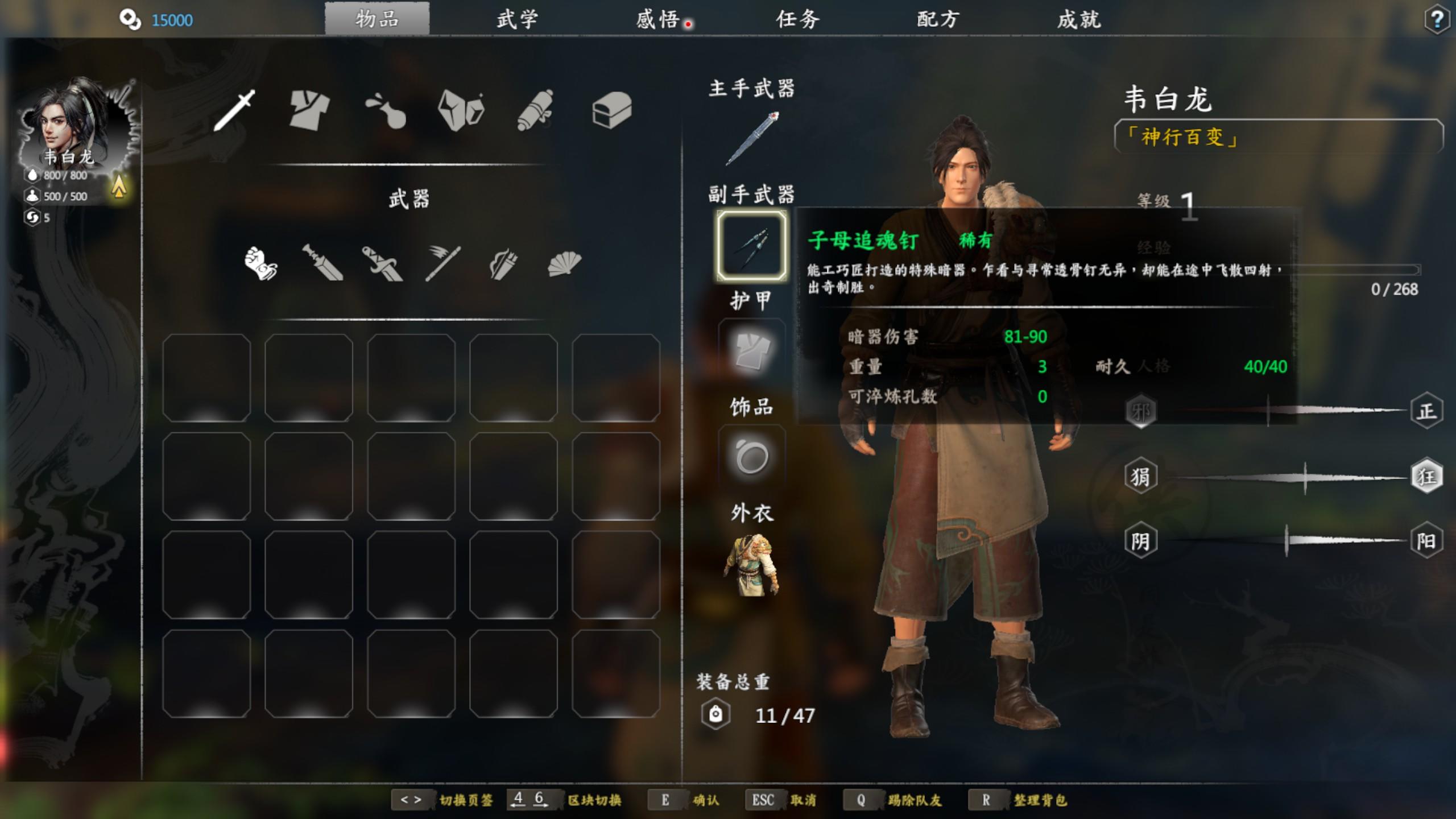Click the question mark help button

coord(1437,20)
